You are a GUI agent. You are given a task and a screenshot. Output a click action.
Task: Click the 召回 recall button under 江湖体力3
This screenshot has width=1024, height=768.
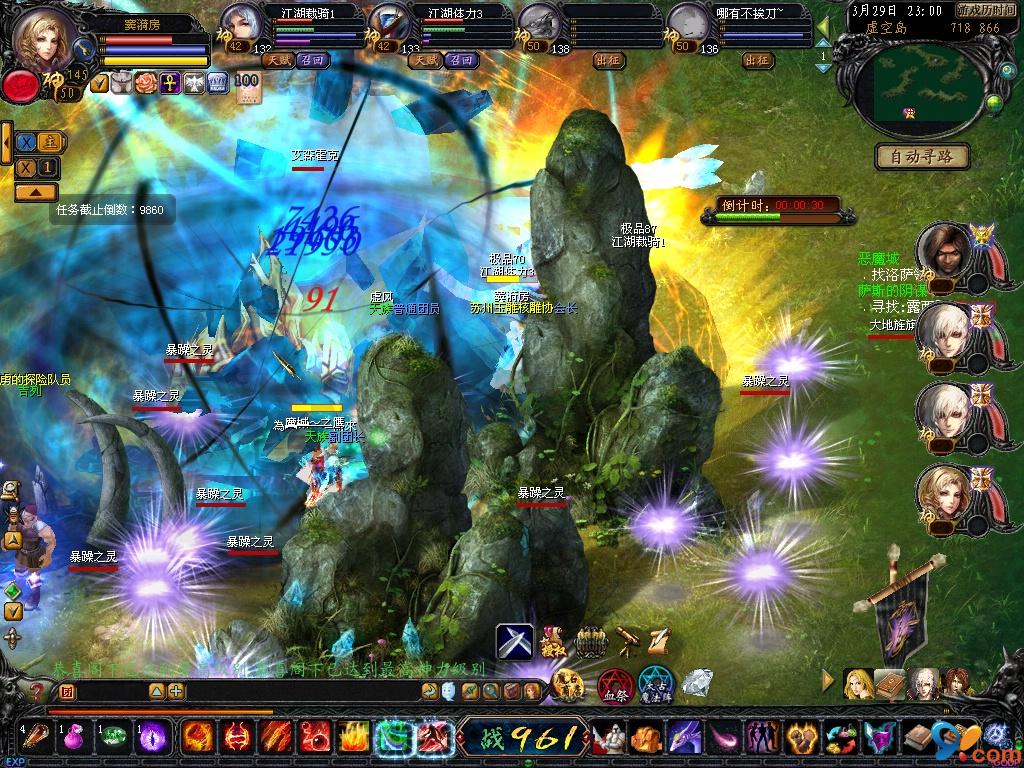460,60
